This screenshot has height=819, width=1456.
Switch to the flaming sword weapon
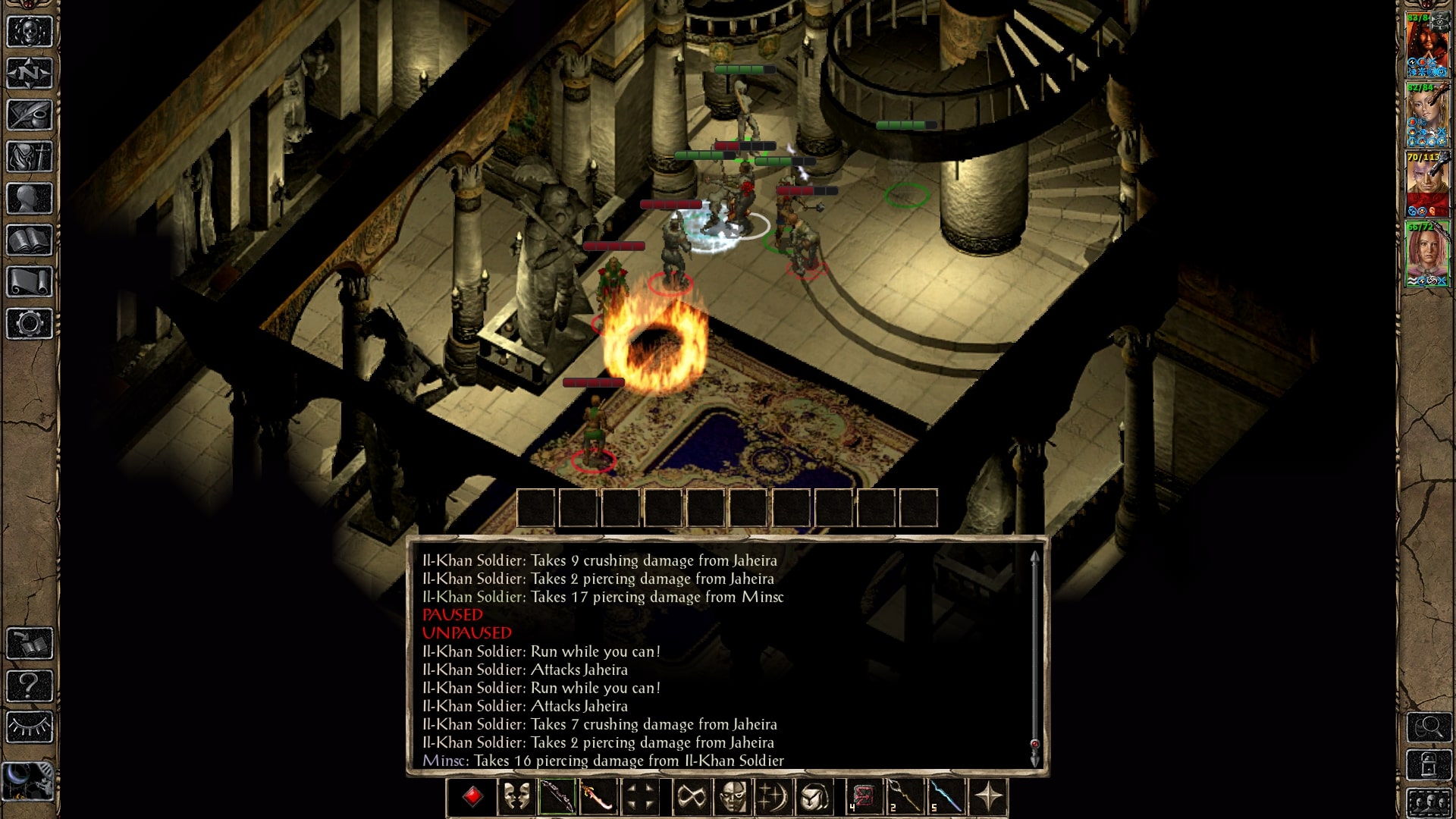click(598, 797)
